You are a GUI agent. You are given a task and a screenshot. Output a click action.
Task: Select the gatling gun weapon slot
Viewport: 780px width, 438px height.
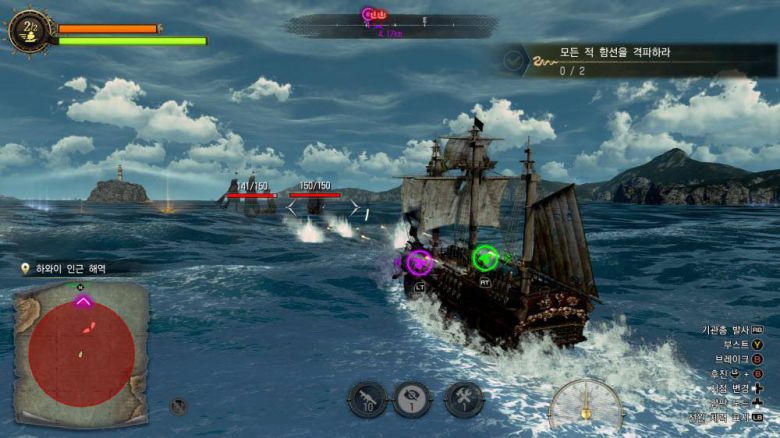tap(367, 400)
